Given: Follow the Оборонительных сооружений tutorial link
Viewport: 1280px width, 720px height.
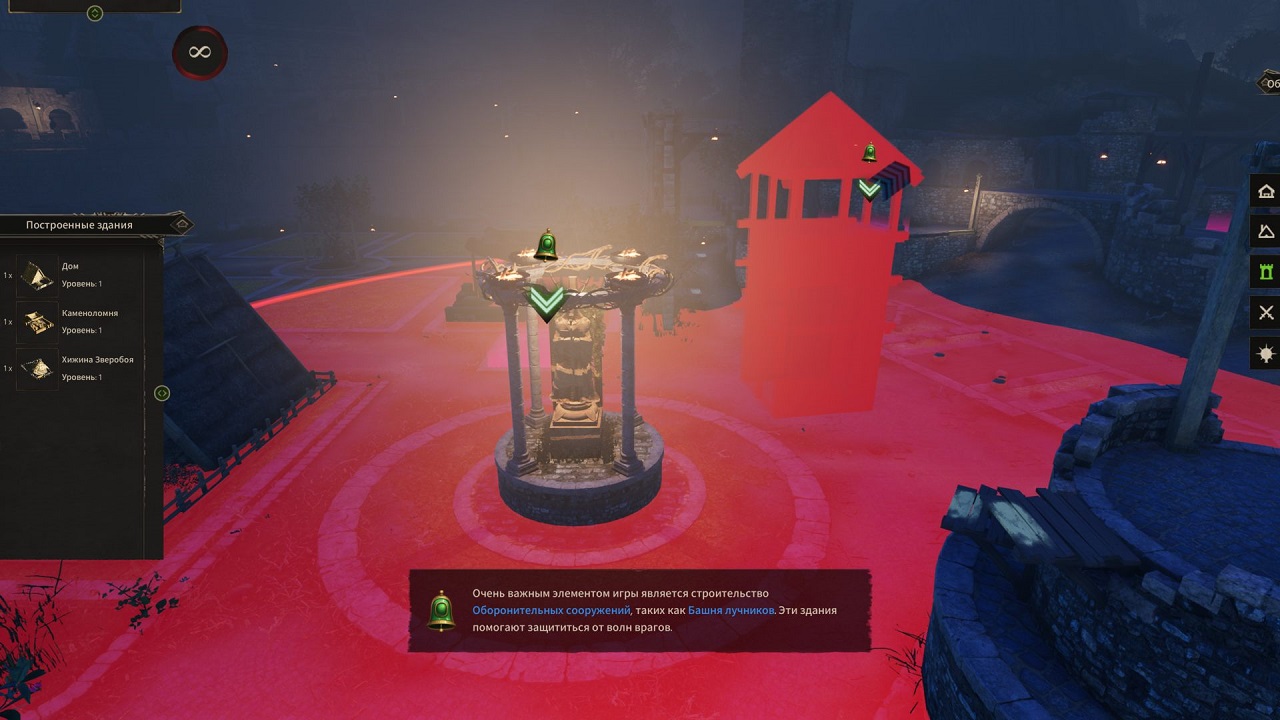Looking at the screenshot, I should (551, 610).
